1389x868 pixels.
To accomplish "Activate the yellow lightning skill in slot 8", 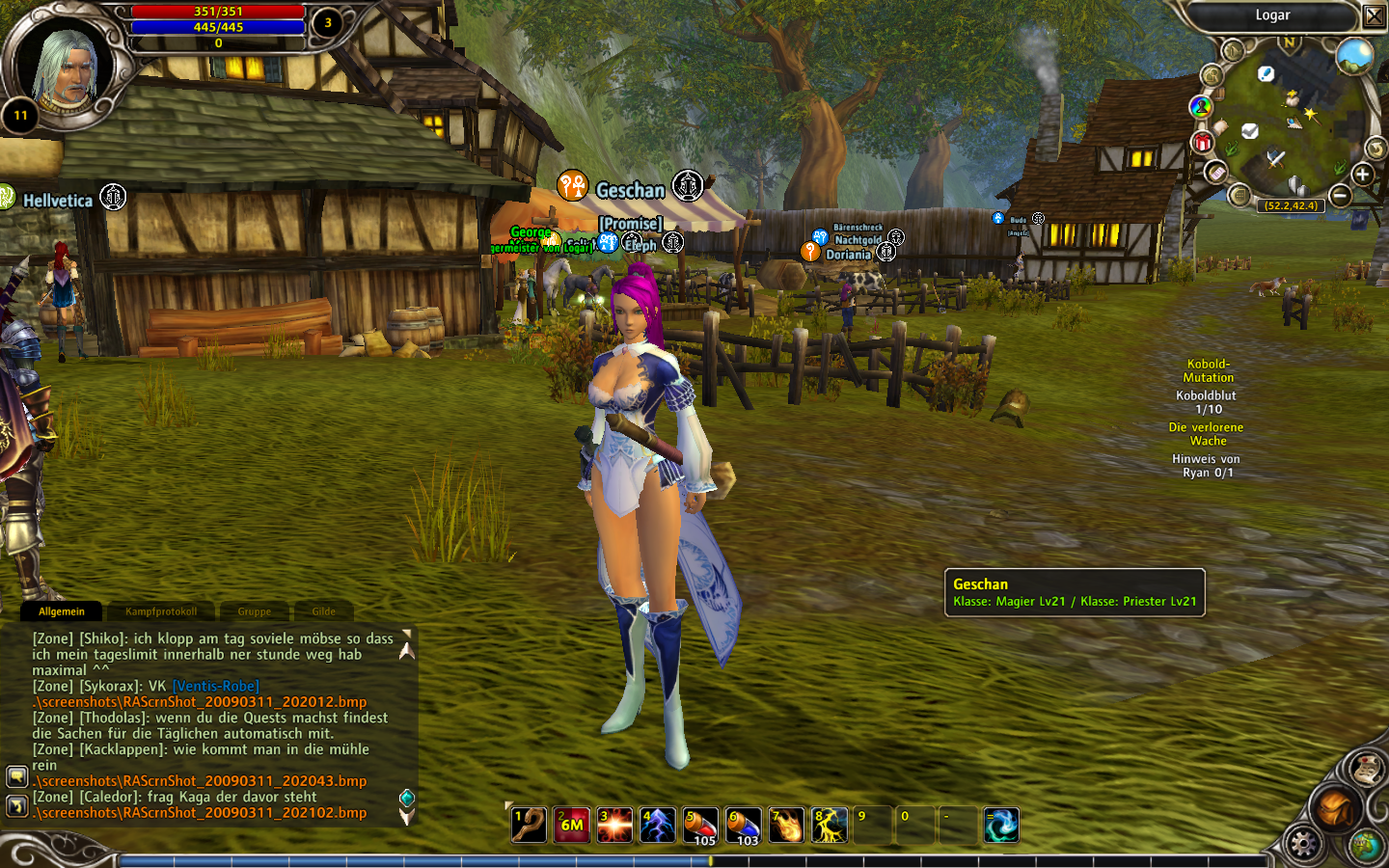I will coord(829,826).
